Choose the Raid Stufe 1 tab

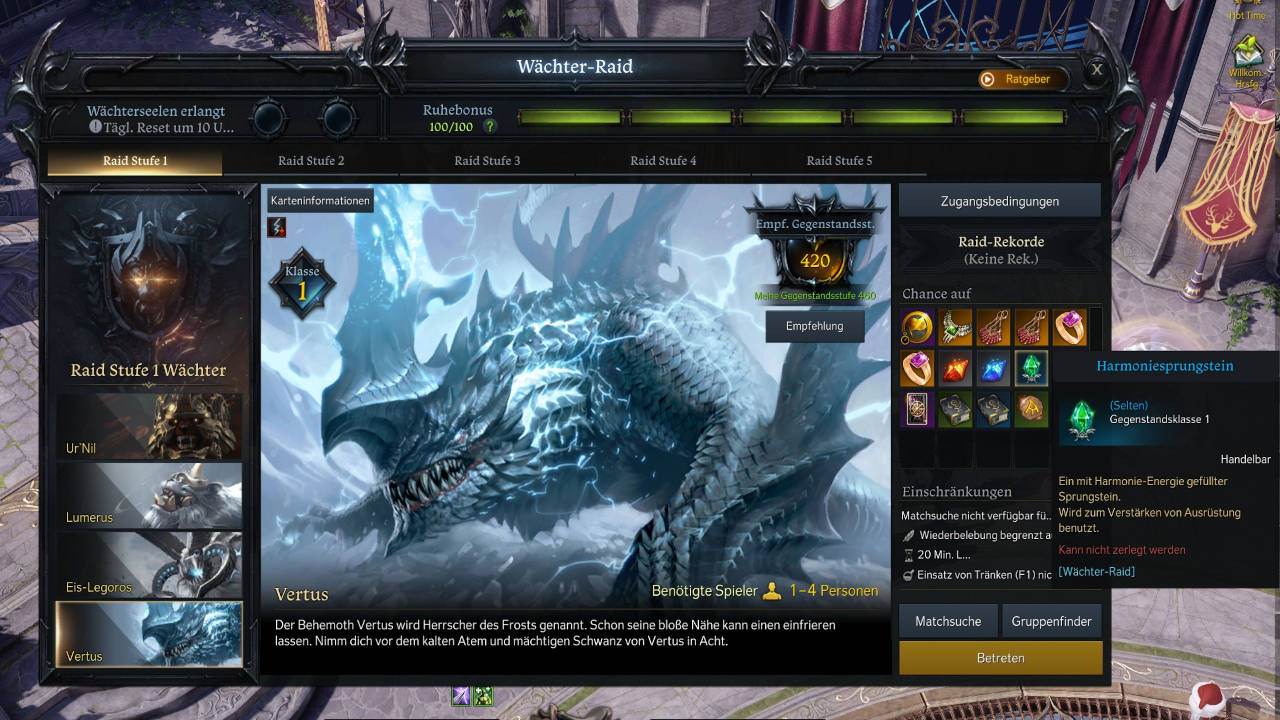[135, 161]
